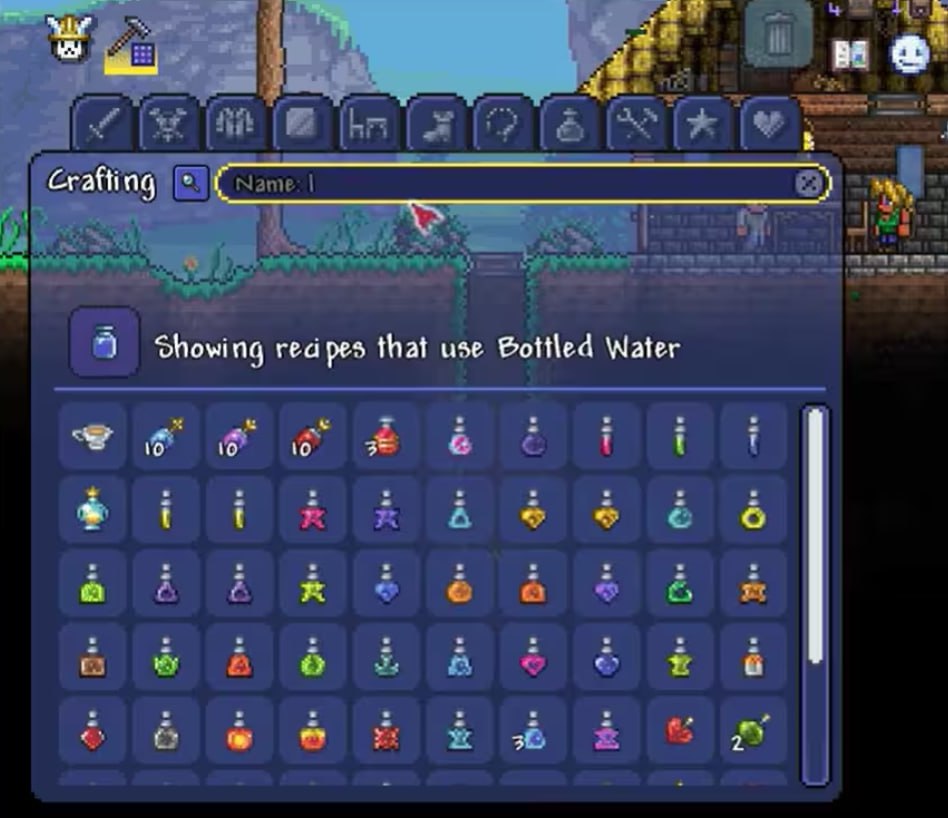The height and width of the screenshot is (818, 948).
Task: Click the magnifying glass search icon
Action: click(190, 184)
